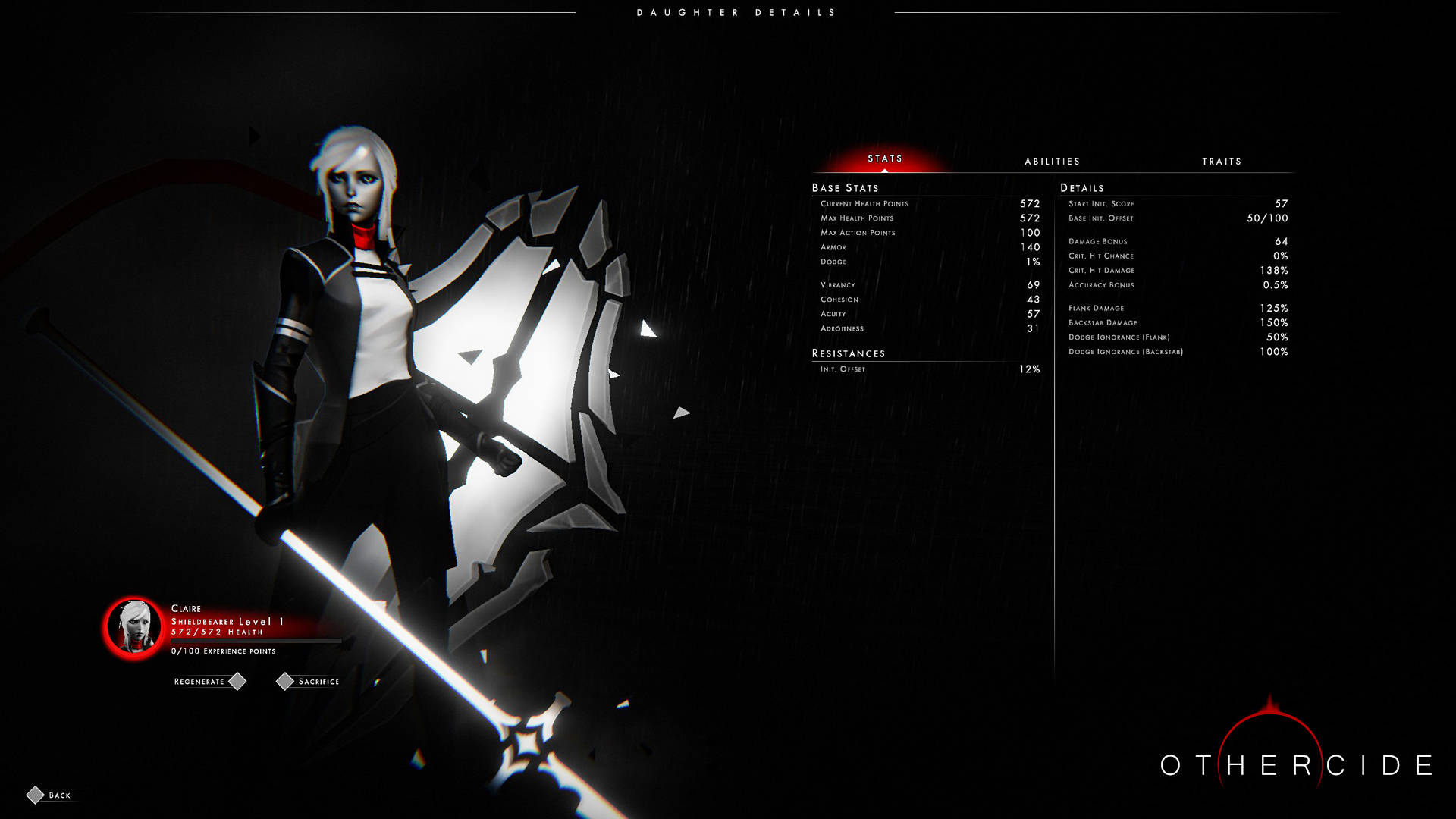Click the diamond icon beside Sacrifice
Viewport: 1456px width, 819px height.
(x=286, y=681)
